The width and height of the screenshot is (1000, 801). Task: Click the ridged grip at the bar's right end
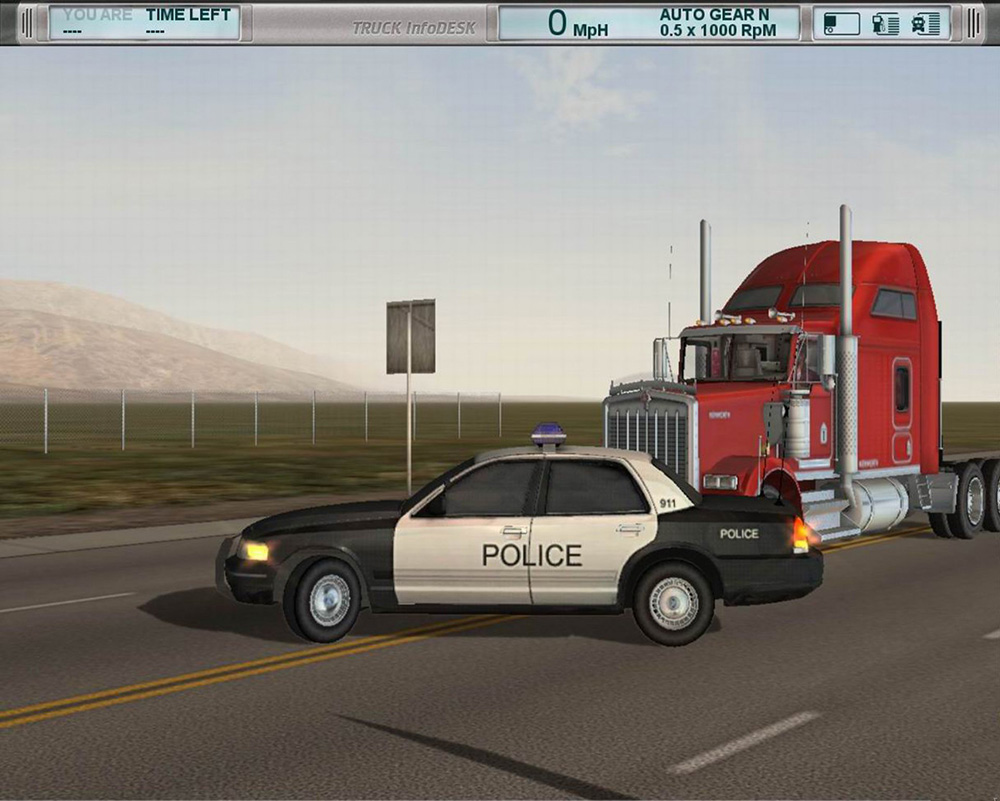coord(973,23)
